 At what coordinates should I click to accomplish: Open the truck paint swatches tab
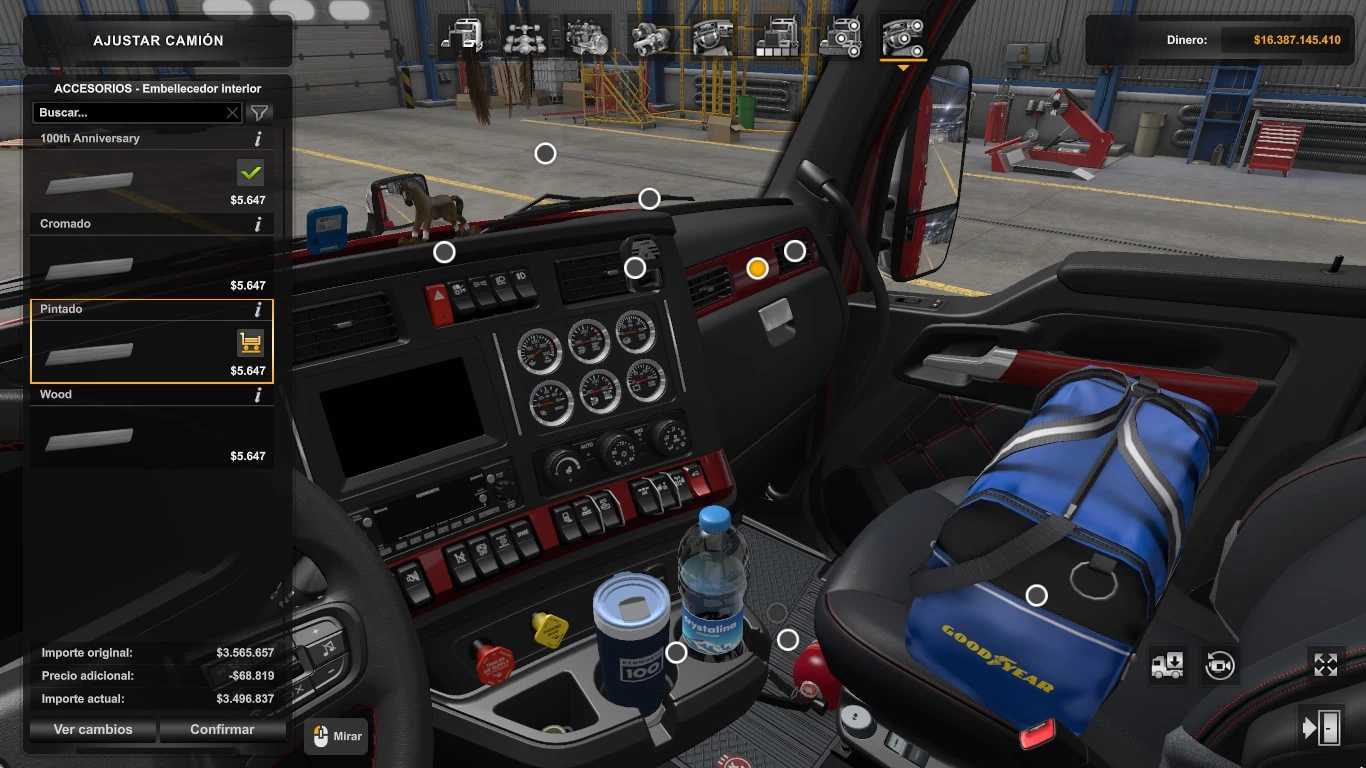pos(776,37)
